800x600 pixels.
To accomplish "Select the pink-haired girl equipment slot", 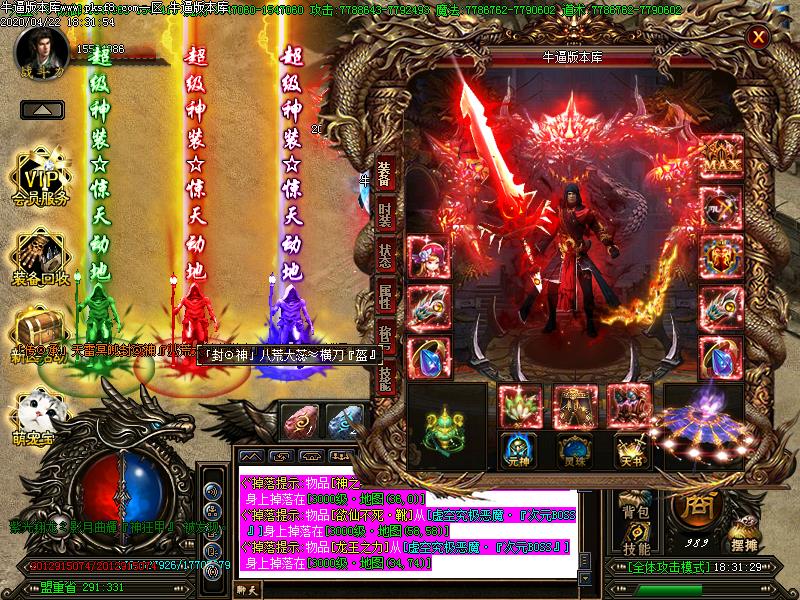I will [x=428, y=258].
